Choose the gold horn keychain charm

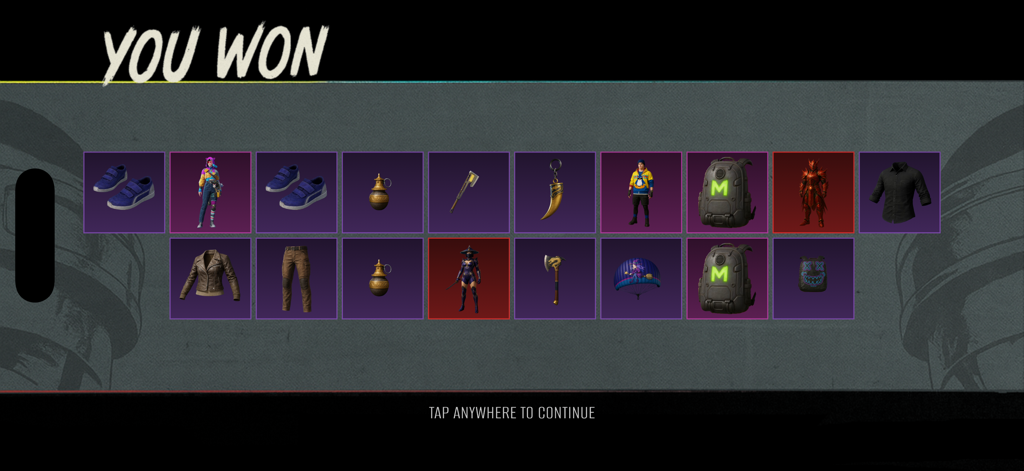click(x=555, y=193)
